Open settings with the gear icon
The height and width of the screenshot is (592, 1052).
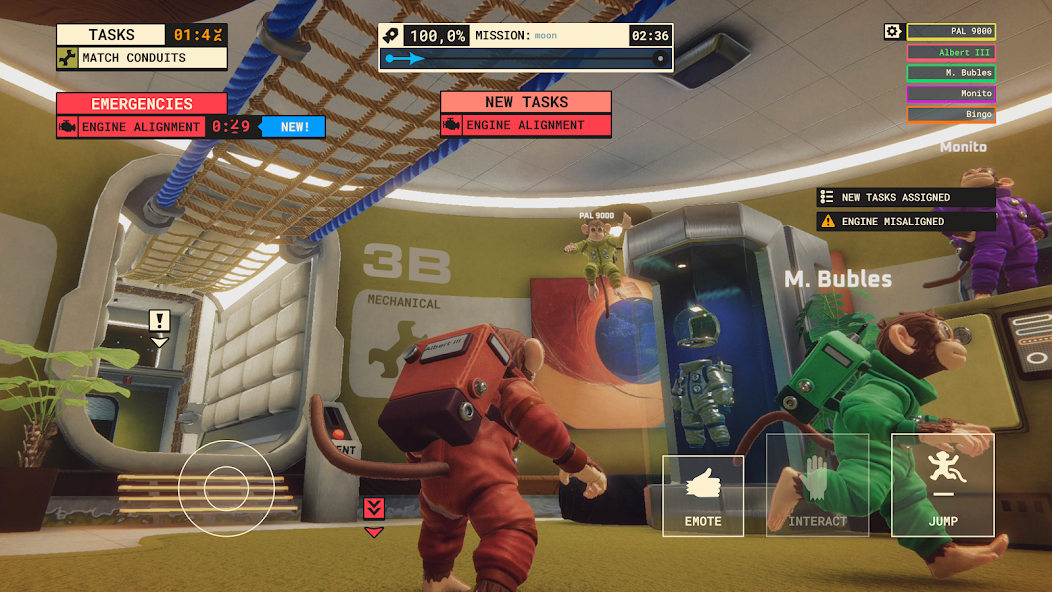point(893,32)
